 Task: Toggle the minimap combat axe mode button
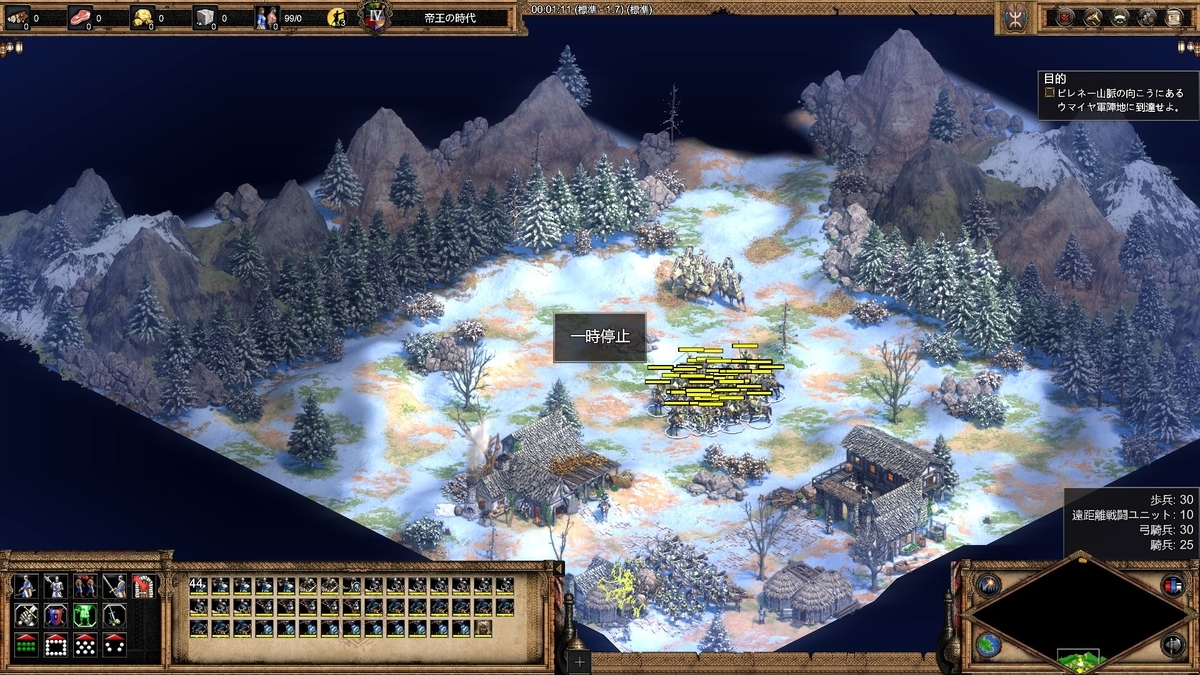point(1172,644)
